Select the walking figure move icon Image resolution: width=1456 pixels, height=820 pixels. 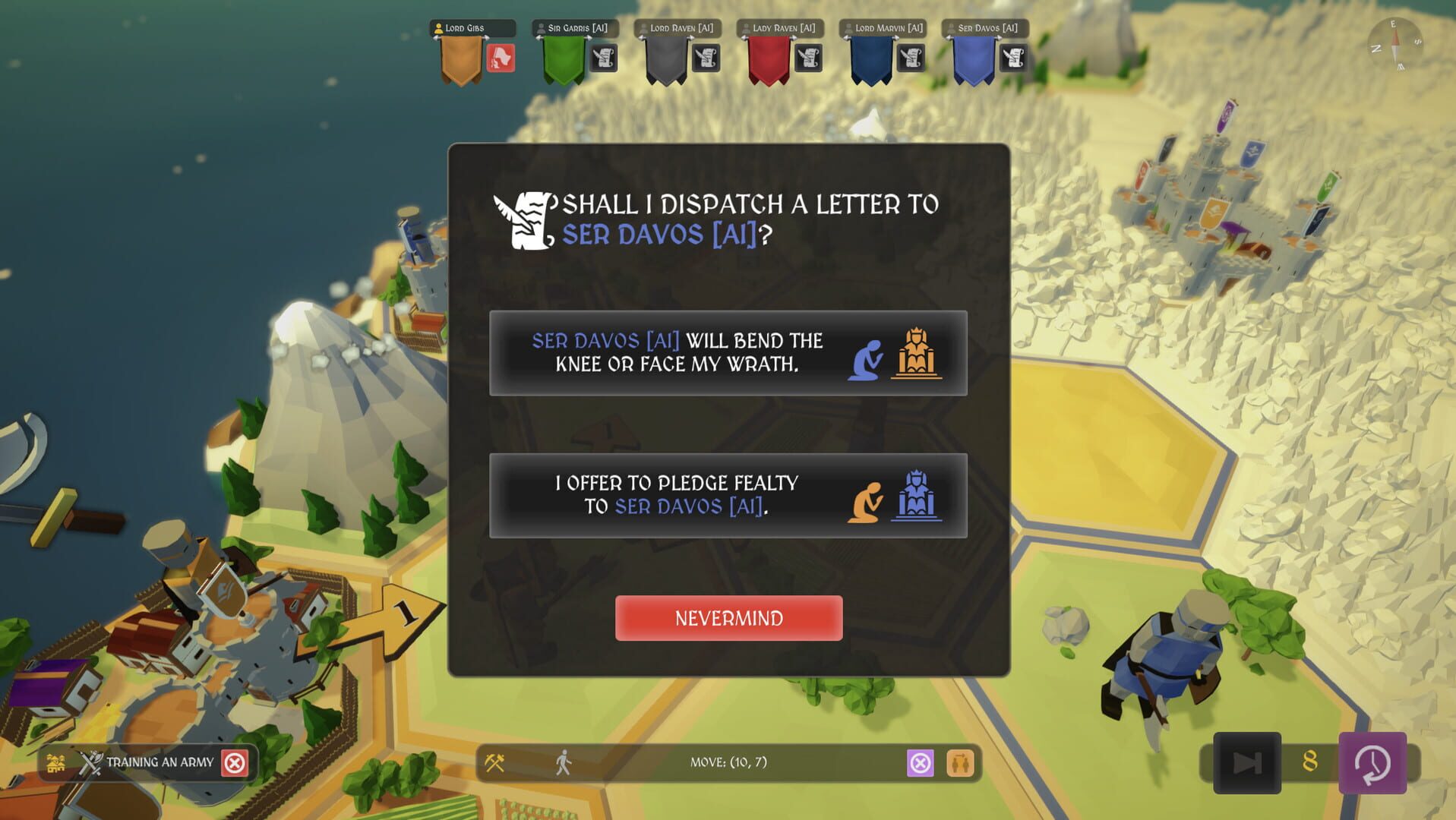coord(563,762)
